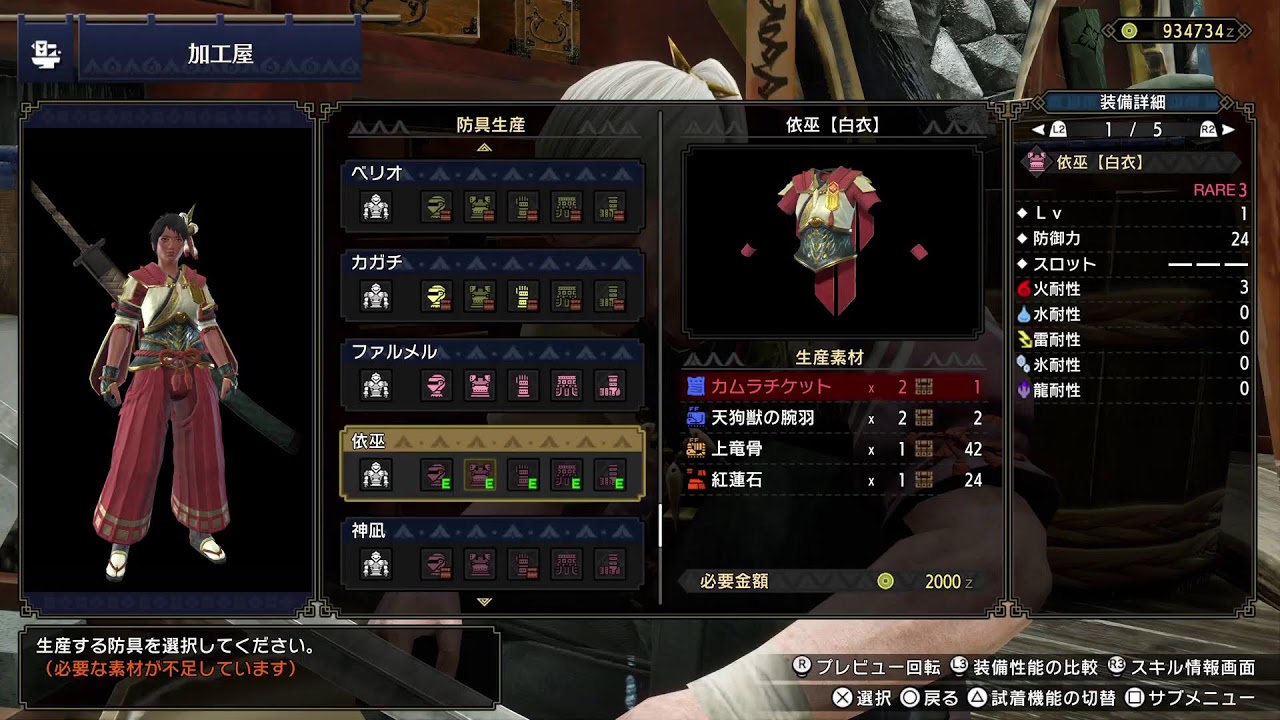Select the 神凪 armor set row
This screenshot has height=720, width=1280.
pyautogui.click(x=492, y=552)
